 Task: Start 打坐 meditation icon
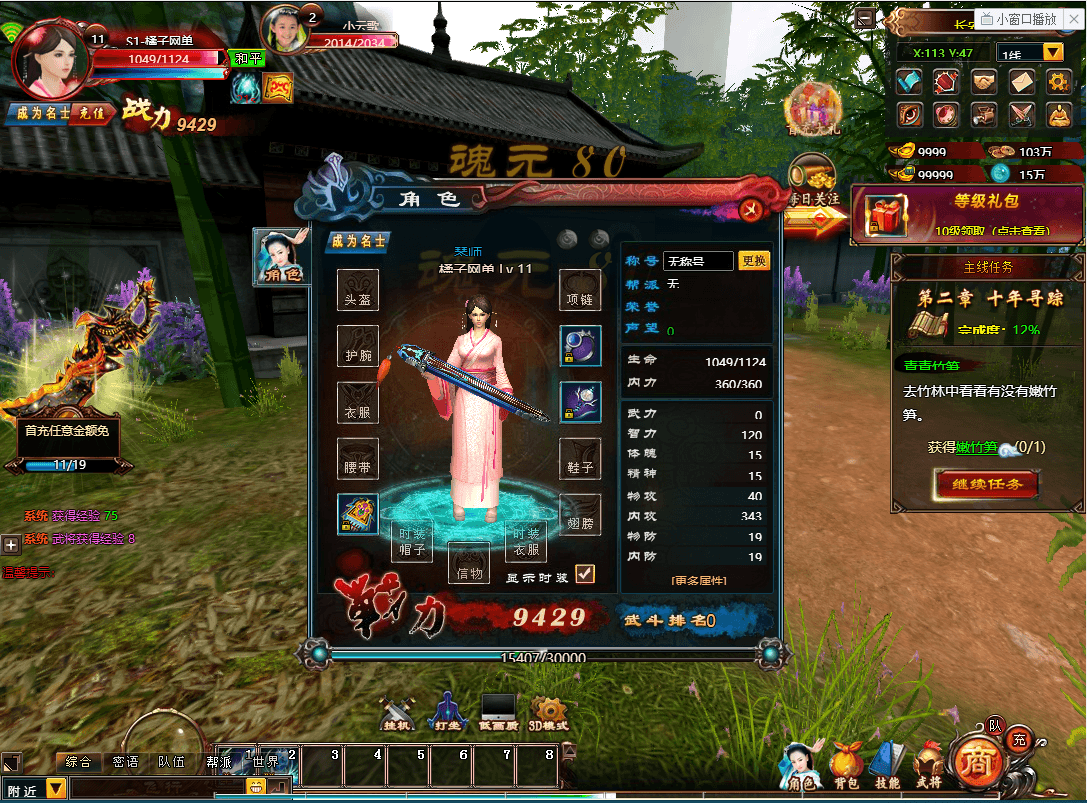447,711
